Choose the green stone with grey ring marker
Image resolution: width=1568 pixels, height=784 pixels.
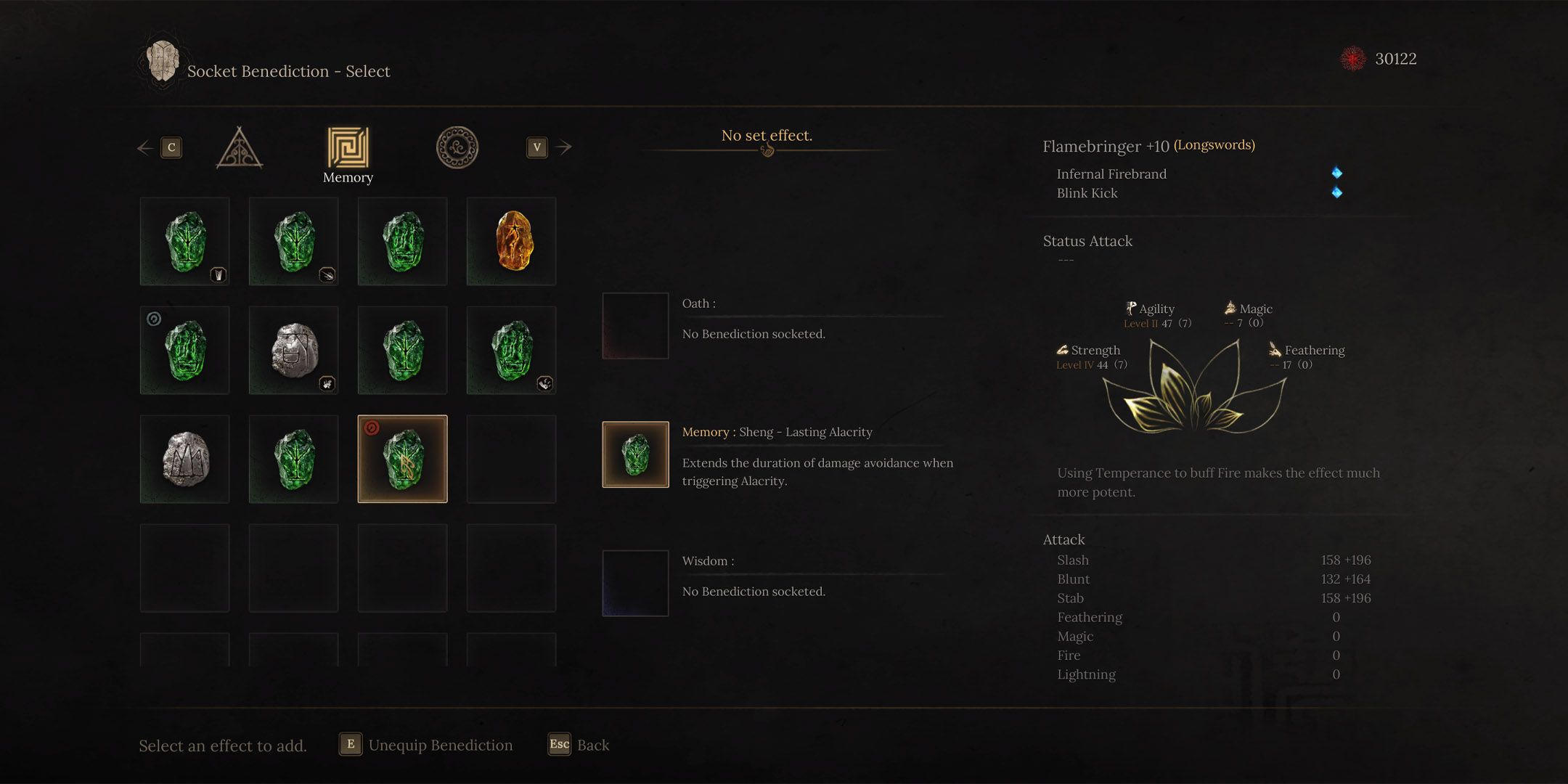tap(185, 351)
